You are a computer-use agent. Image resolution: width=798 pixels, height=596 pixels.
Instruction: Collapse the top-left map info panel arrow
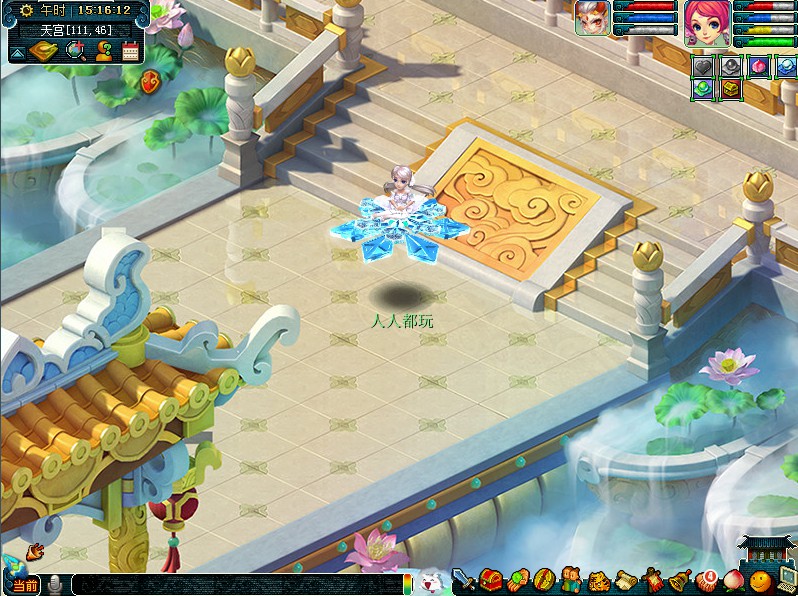(x=18, y=51)
